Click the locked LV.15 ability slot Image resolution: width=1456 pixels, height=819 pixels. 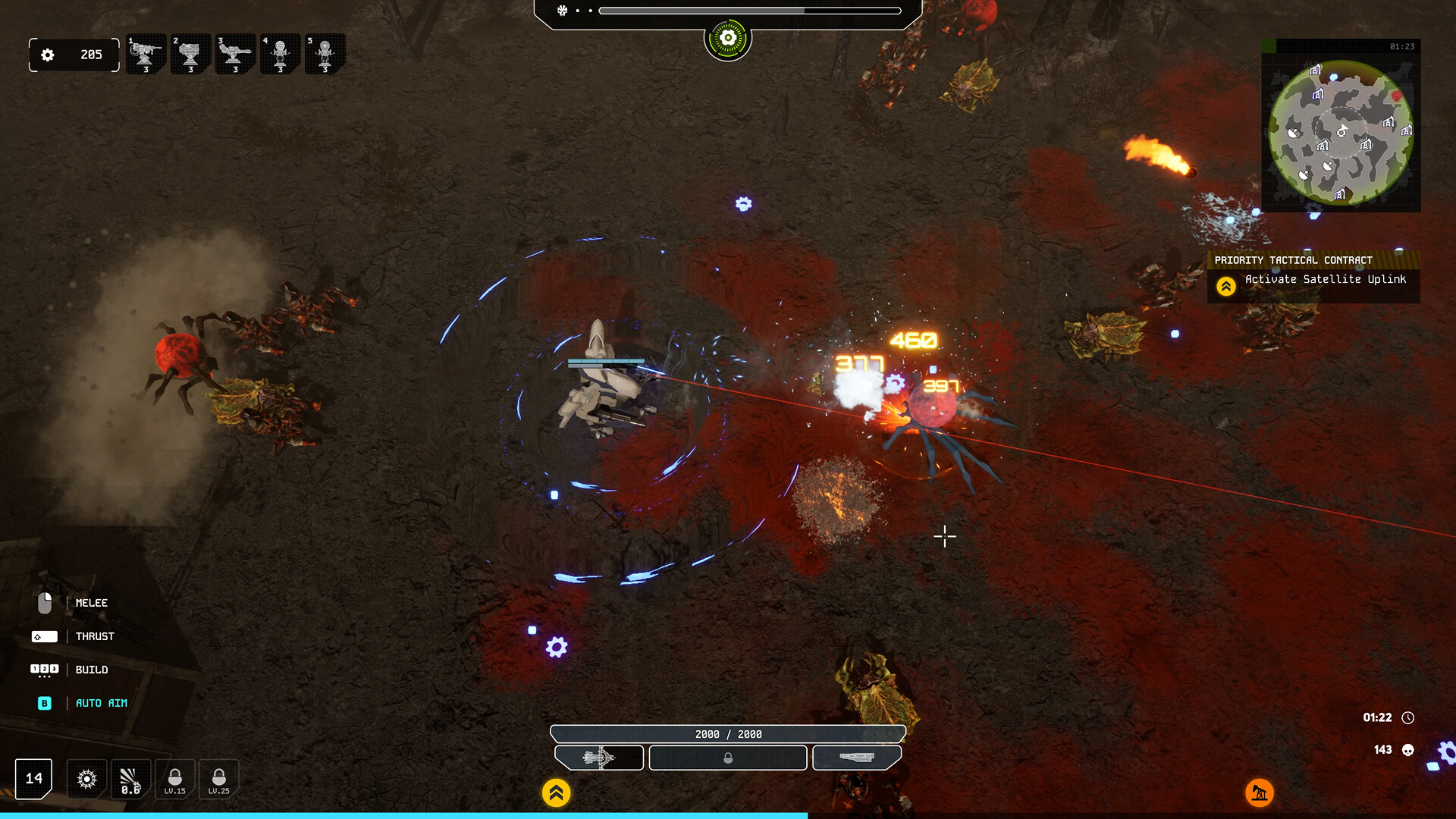tap(174, 779)
